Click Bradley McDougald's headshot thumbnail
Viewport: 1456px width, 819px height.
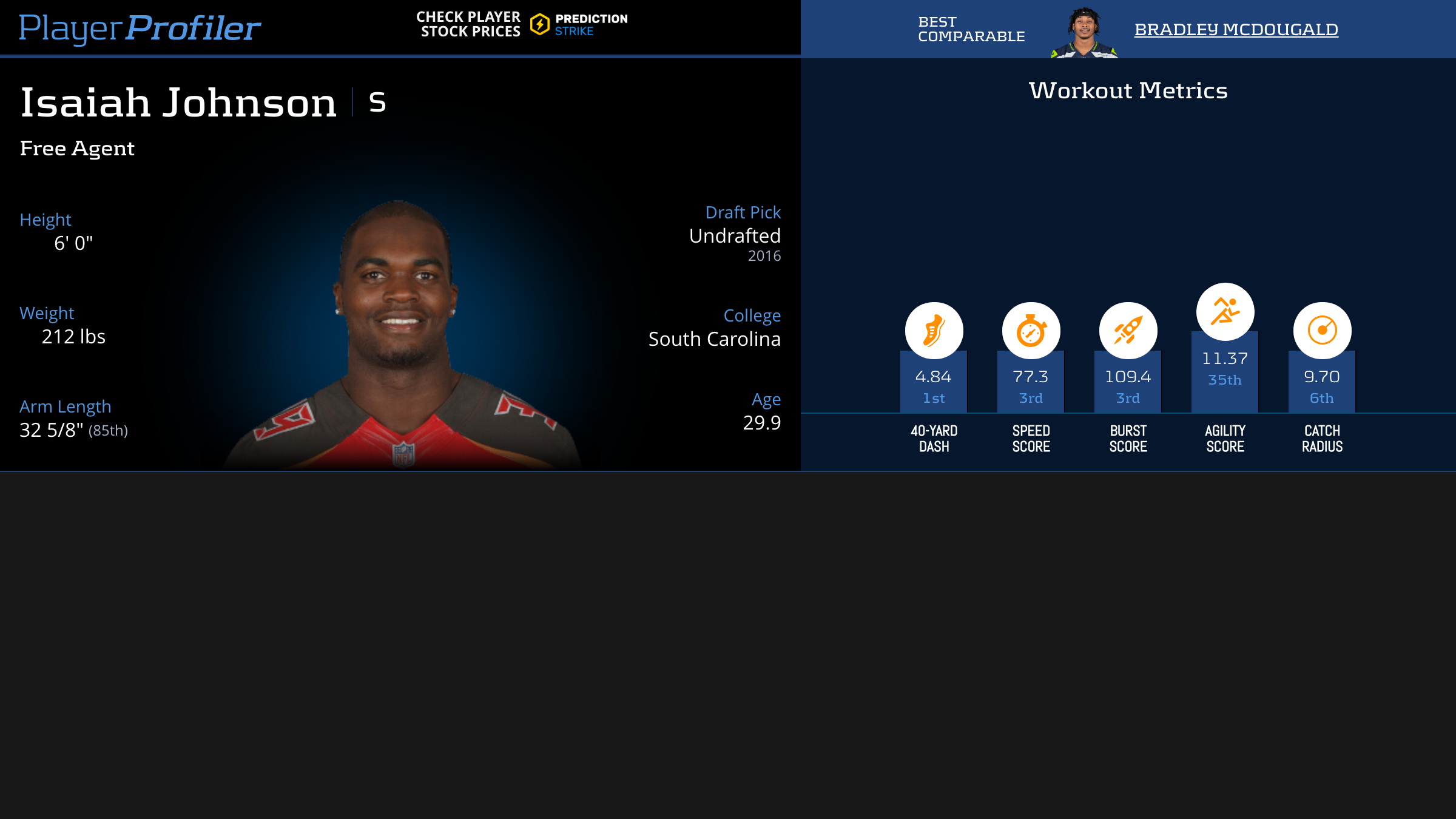click(1084, 33)
